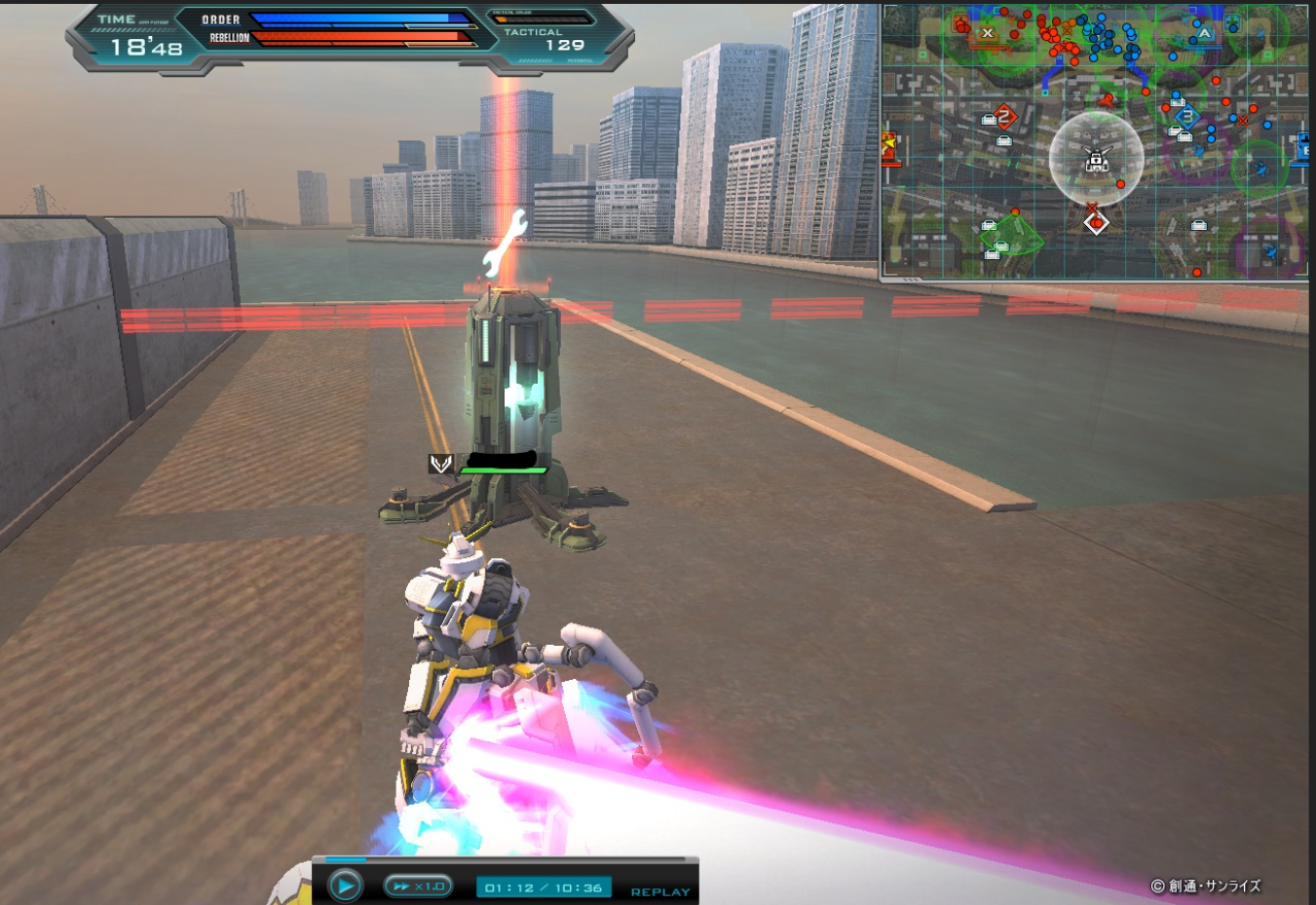Select the blue number 3 base marker
The image size is (1316, 905).
1186,116
